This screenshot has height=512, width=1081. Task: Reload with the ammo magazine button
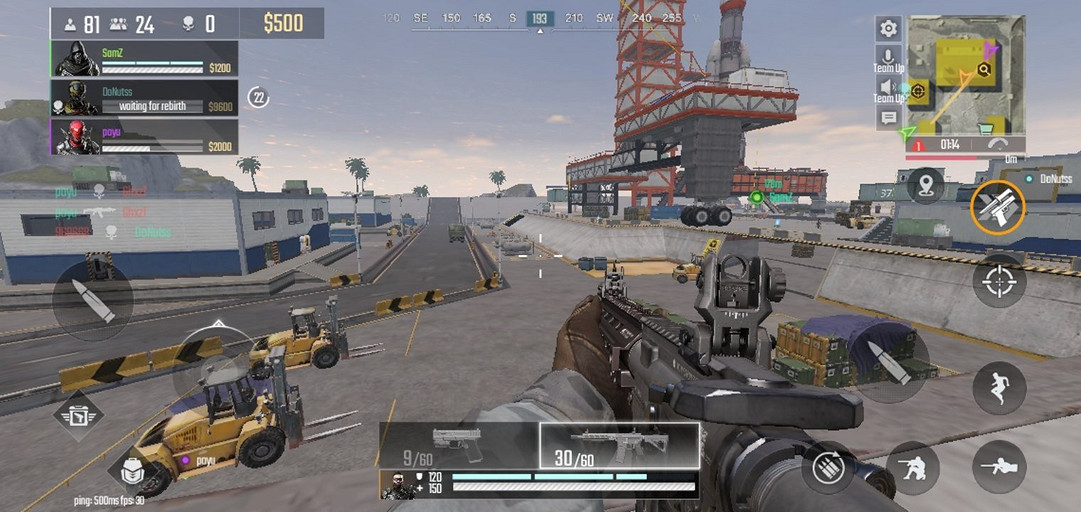[x=828, y=467]
